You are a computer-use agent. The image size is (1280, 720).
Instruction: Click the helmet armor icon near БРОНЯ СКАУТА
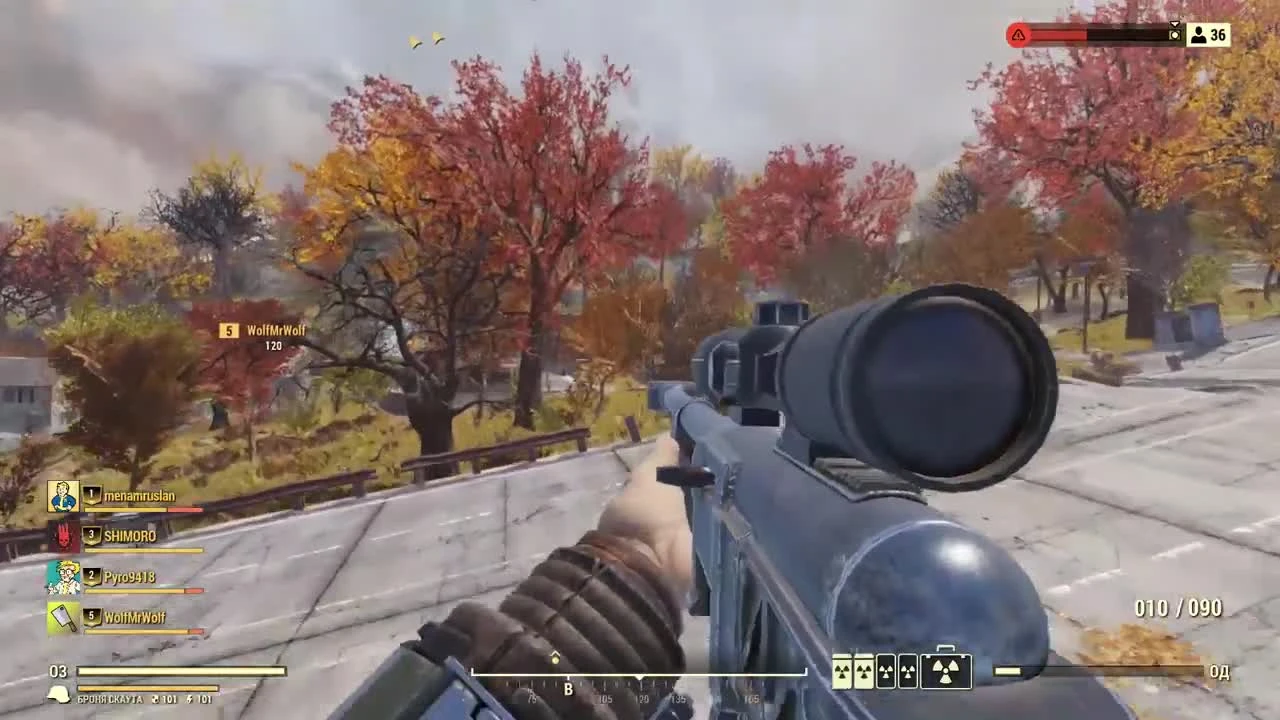pos(58,696)
